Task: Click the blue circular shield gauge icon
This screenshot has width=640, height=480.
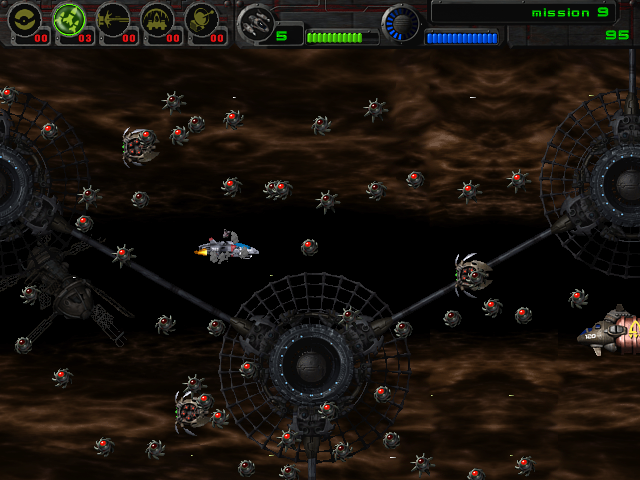Action: pos(401,22)
